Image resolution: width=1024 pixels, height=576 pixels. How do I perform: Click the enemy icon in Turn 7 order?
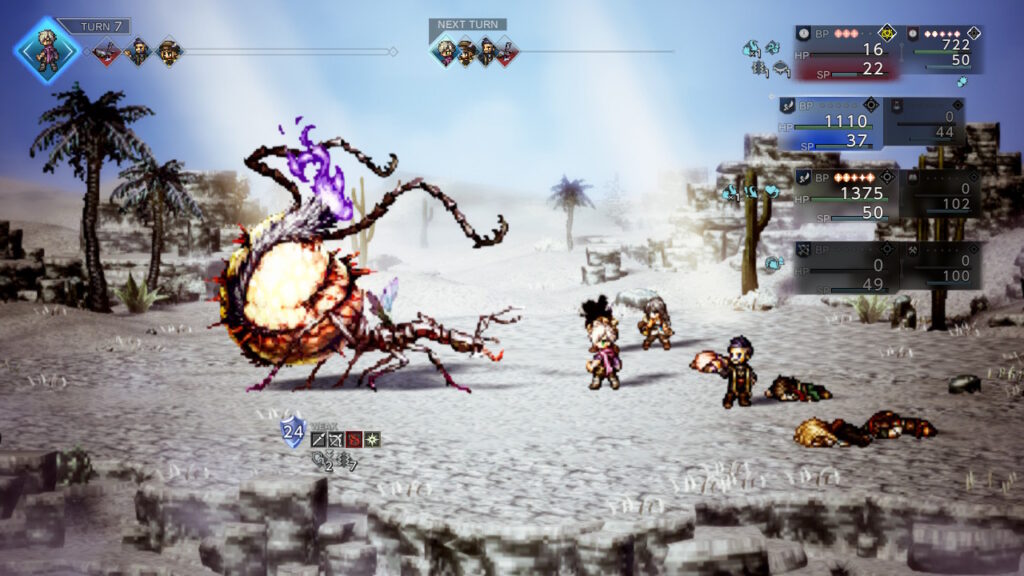(106, 51)
